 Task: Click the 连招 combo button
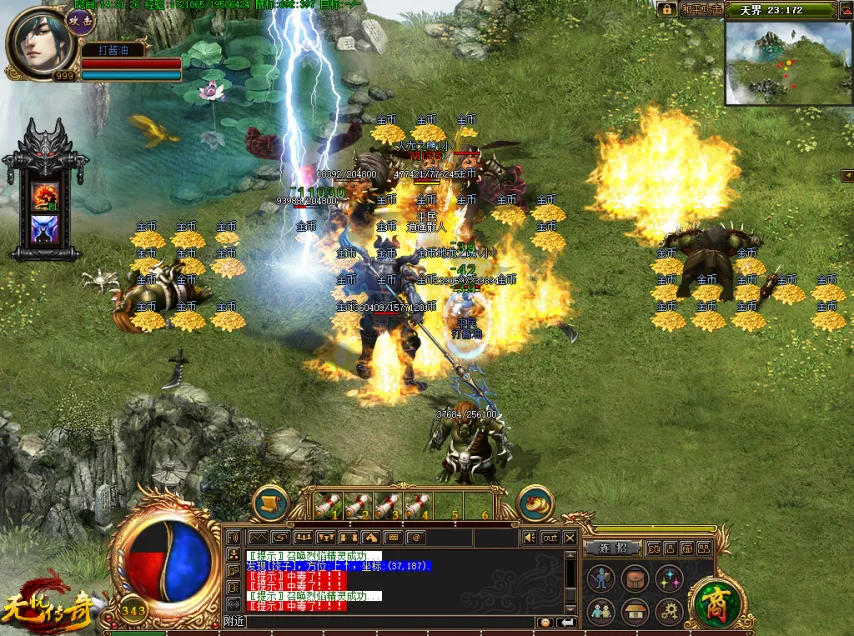611,548
